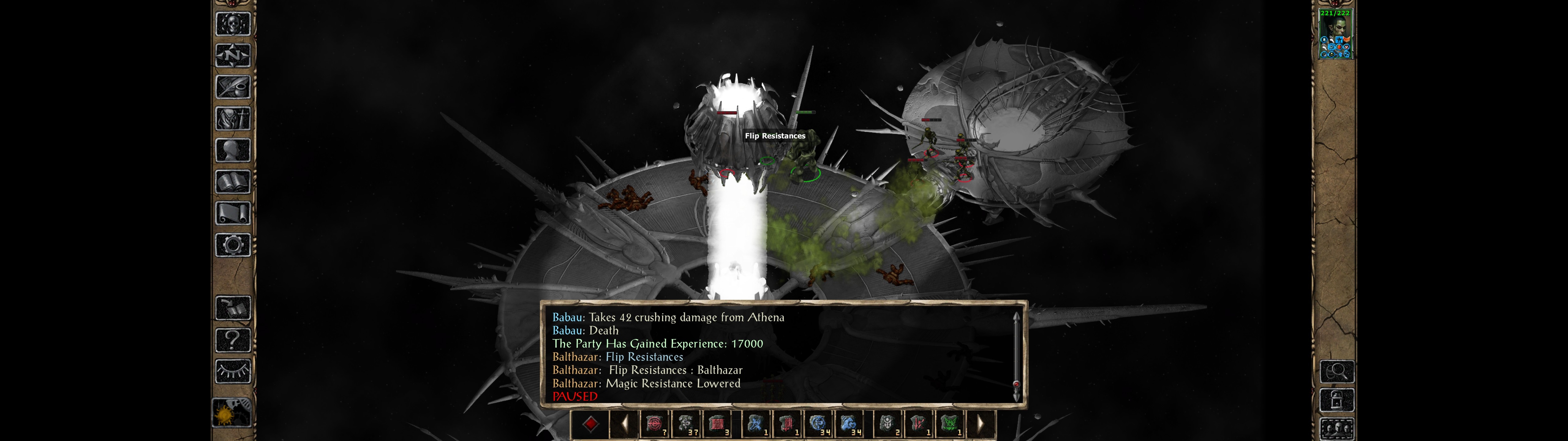Activate the rest button with the closed eye
Screen dimensions: 1568x441
click(232, 370)
